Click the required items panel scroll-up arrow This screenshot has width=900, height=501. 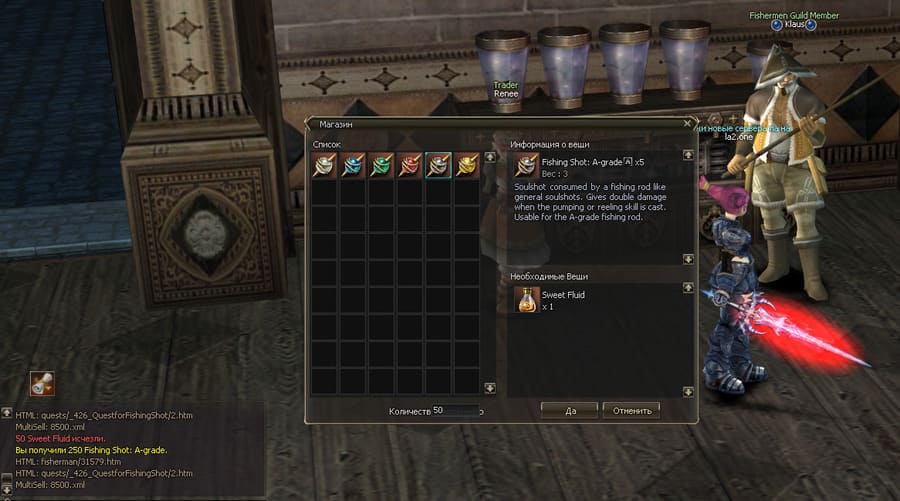click(688, 288)
